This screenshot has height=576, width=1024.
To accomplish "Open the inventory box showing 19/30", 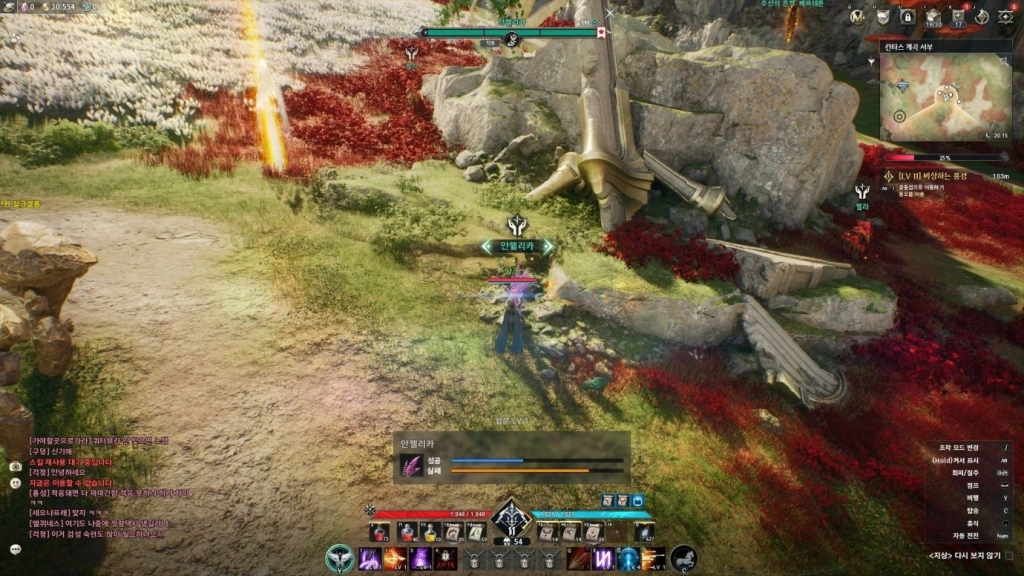I will pyautogui.click(x=933, y=16).
